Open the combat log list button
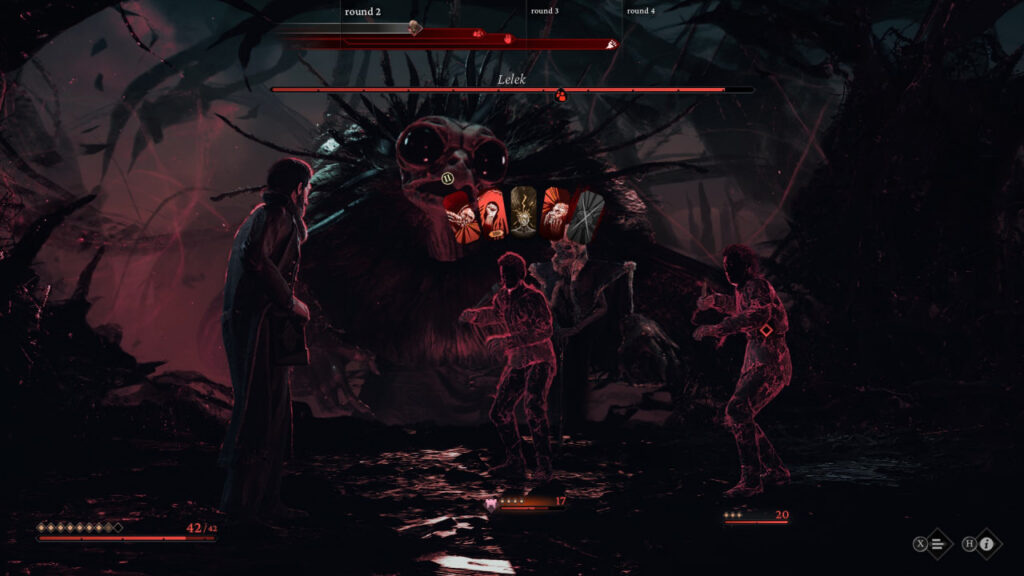 (936, 544)
